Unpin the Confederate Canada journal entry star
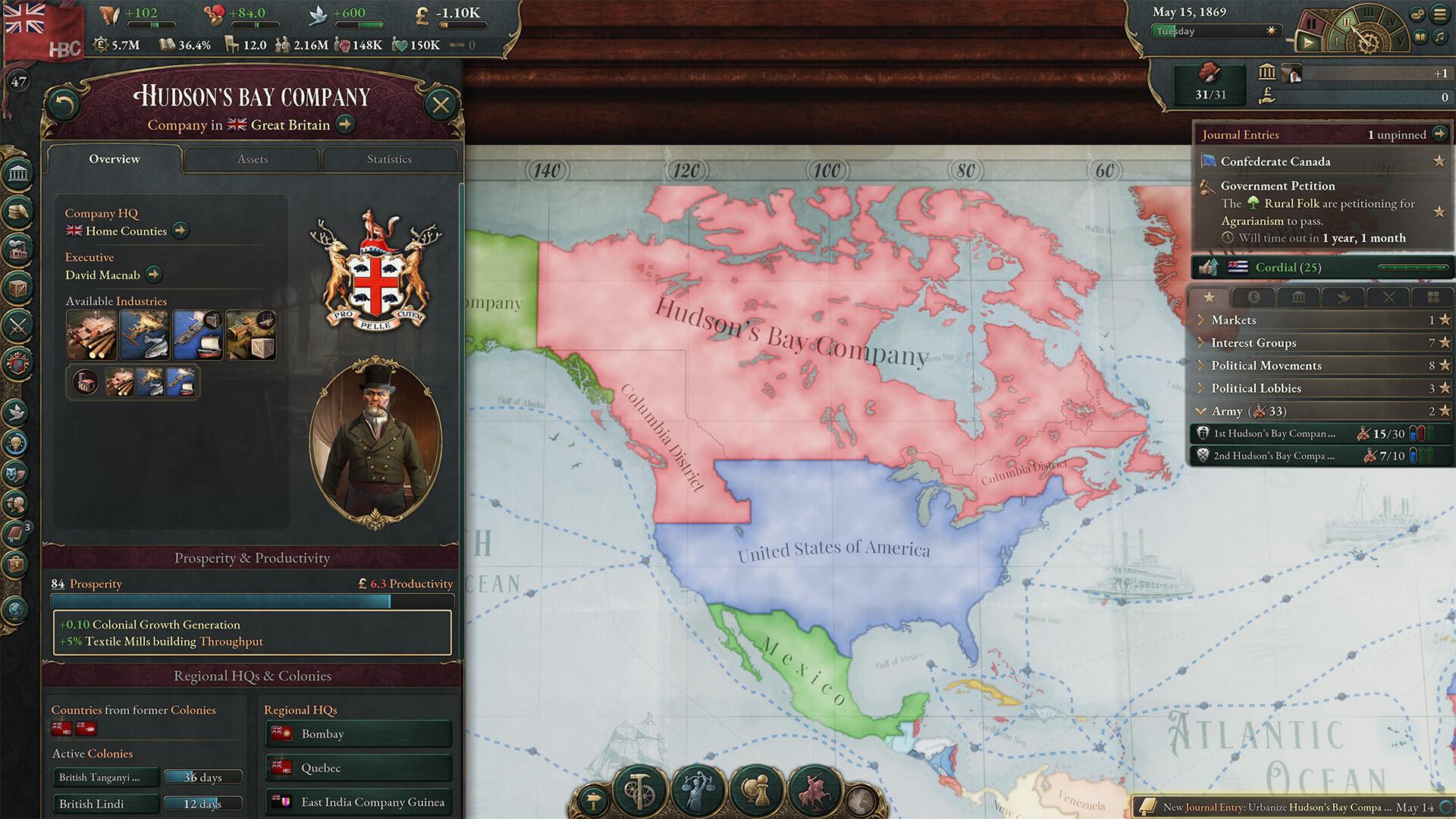Screen dimensions: 1456x819 1440,162
